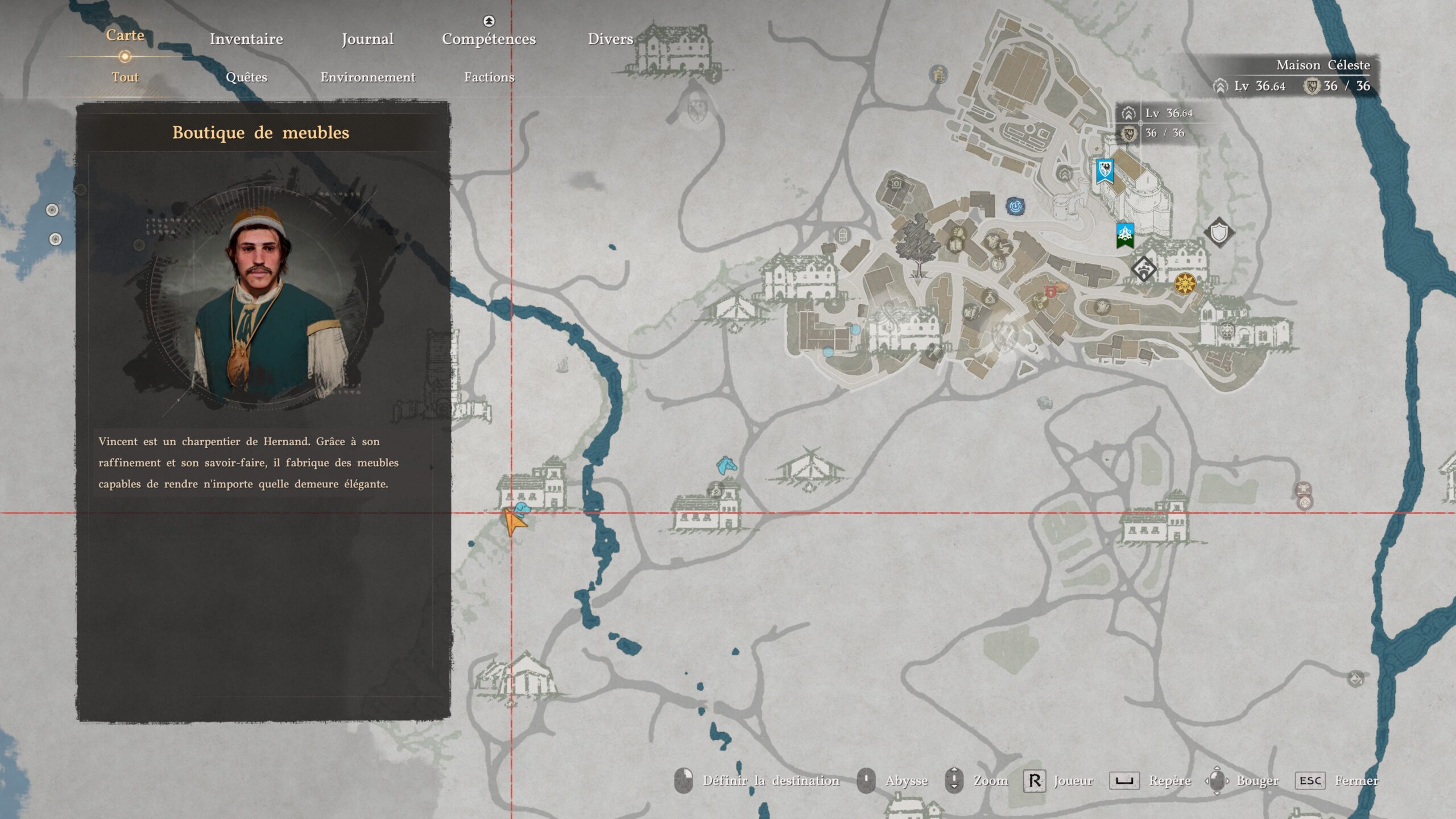Click the red padlock shield marker
The width and height of the screenshot is (1456, 819).
(1050, 292)
